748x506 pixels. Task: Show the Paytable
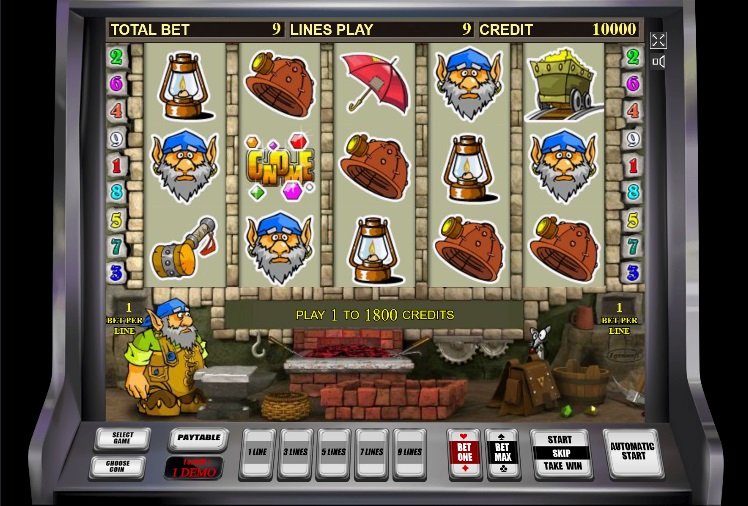[195, 439]
